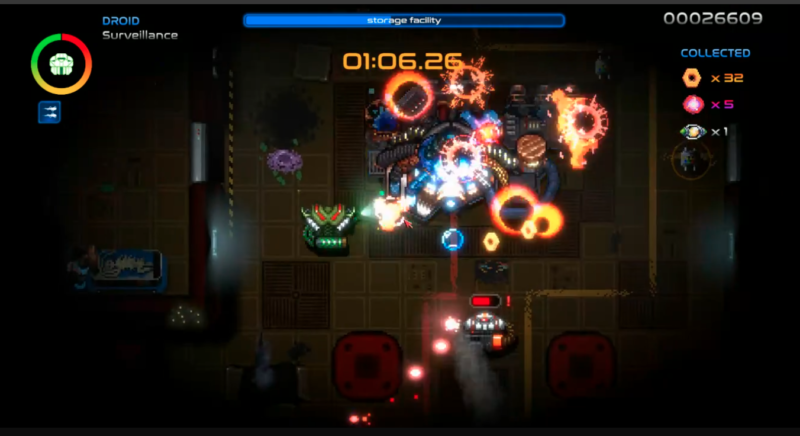Click the winged orb collected icon

(691, 131)
